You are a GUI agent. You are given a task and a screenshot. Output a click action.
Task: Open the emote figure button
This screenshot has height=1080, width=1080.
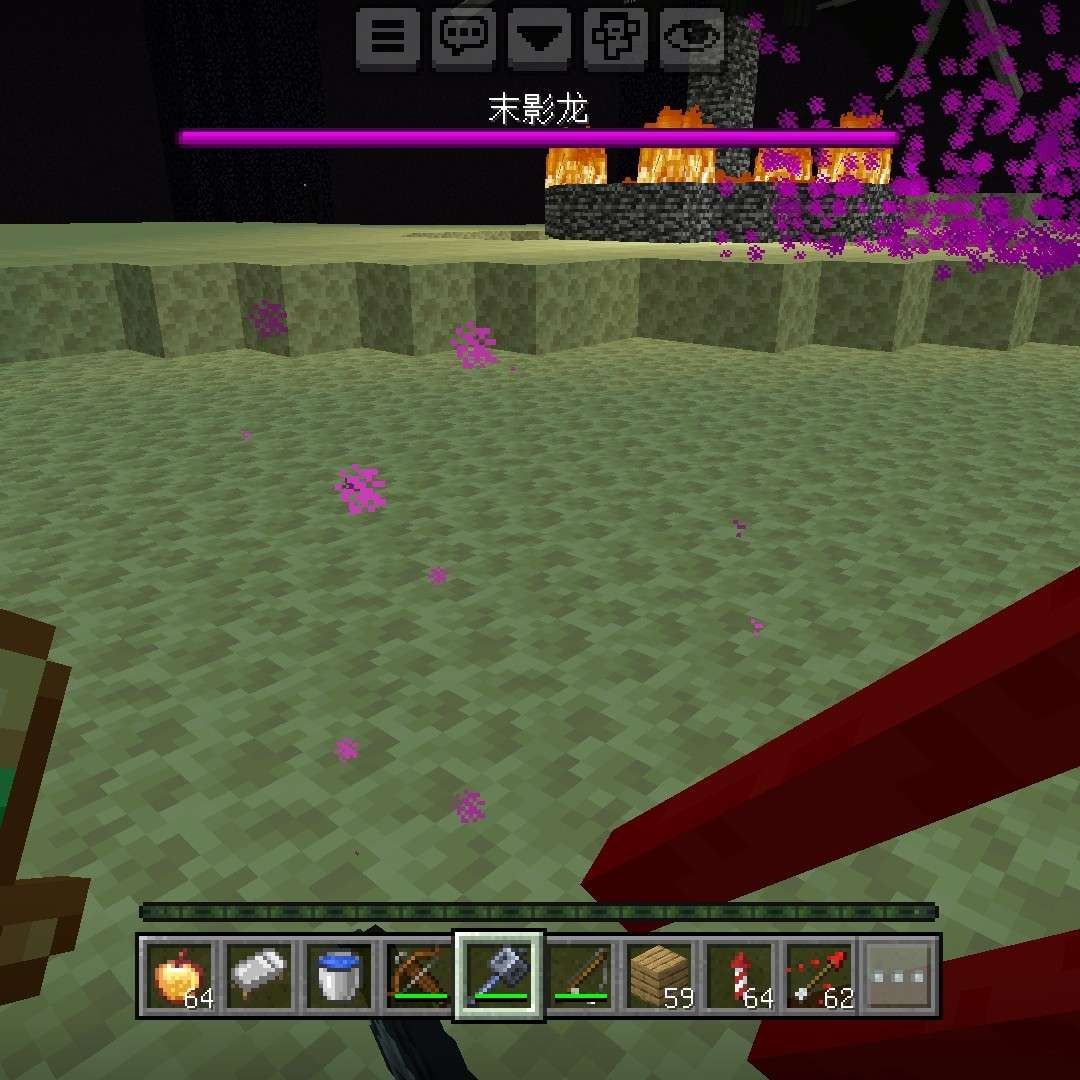[617, 37]
